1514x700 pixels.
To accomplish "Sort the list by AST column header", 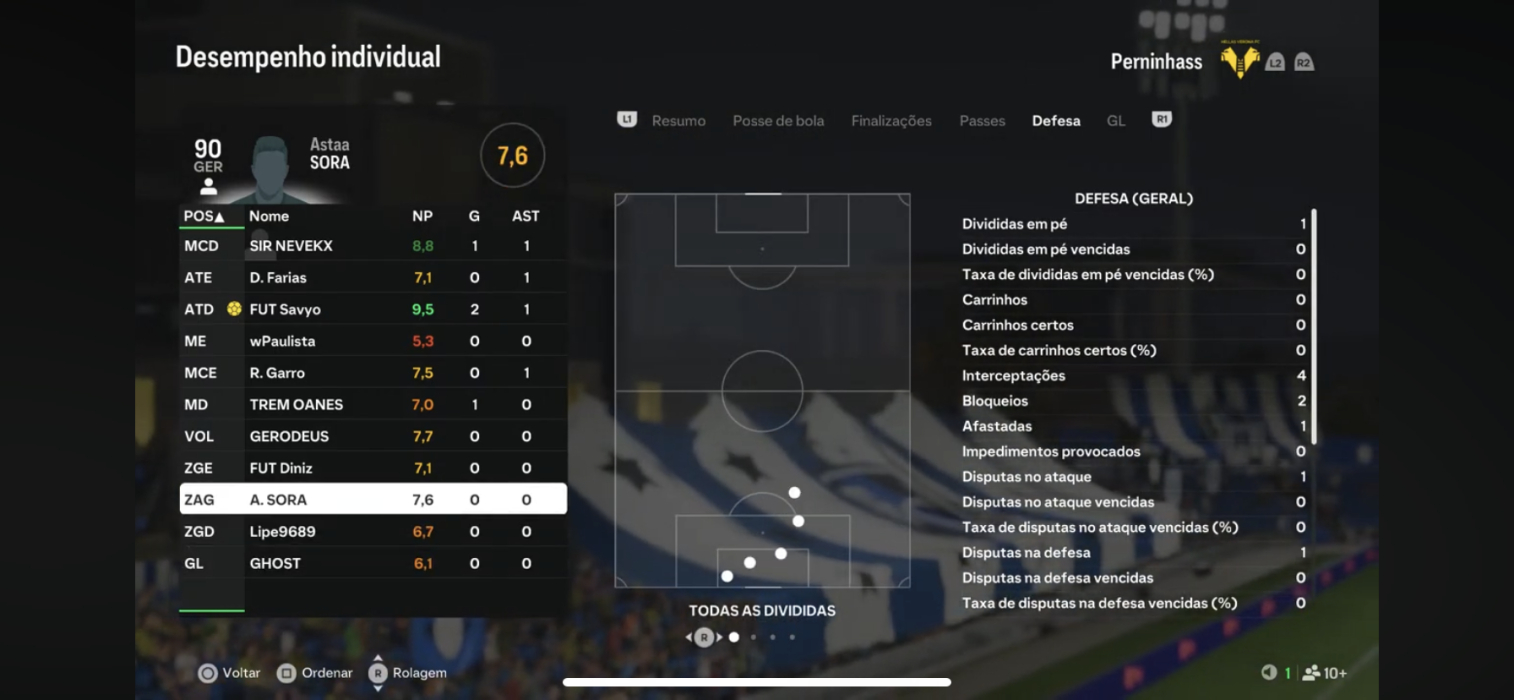I will click(x=525, y=216).
